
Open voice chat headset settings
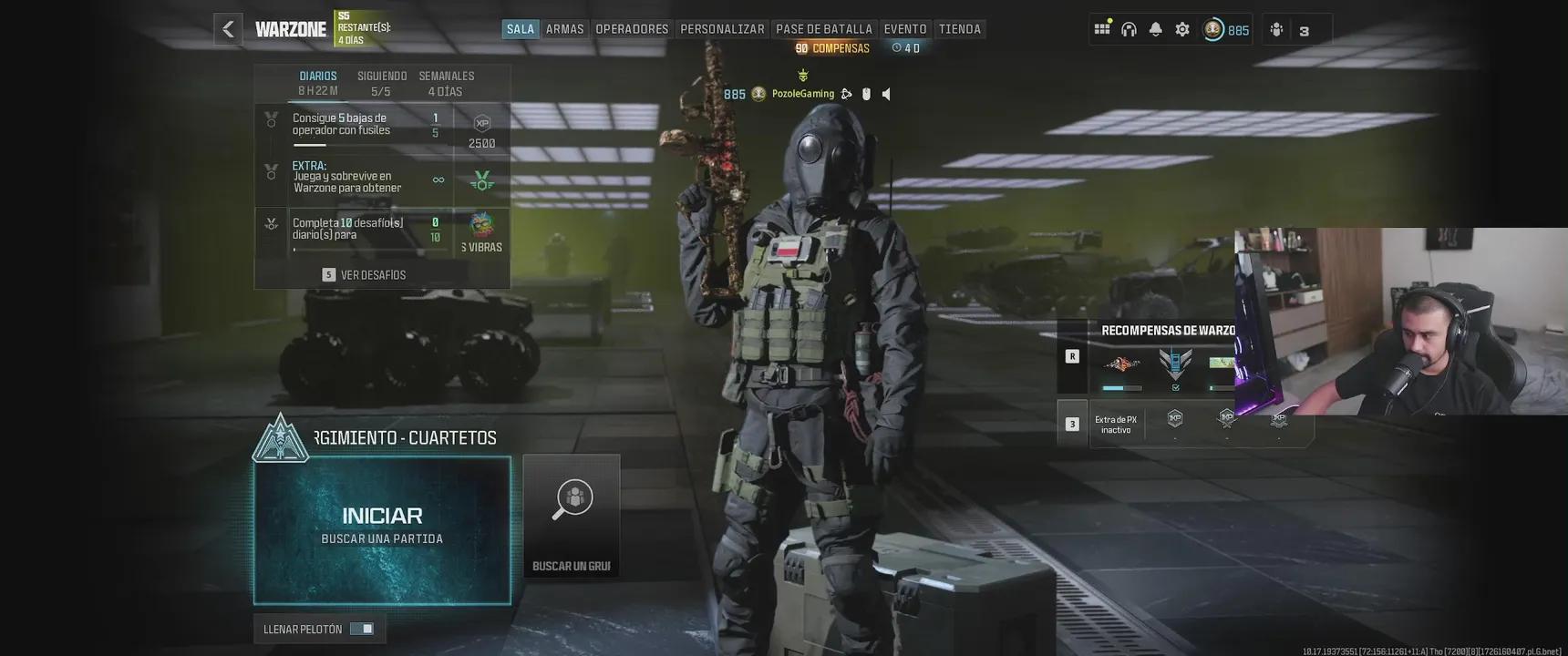pyautogui.click(x=1129, y=29)
